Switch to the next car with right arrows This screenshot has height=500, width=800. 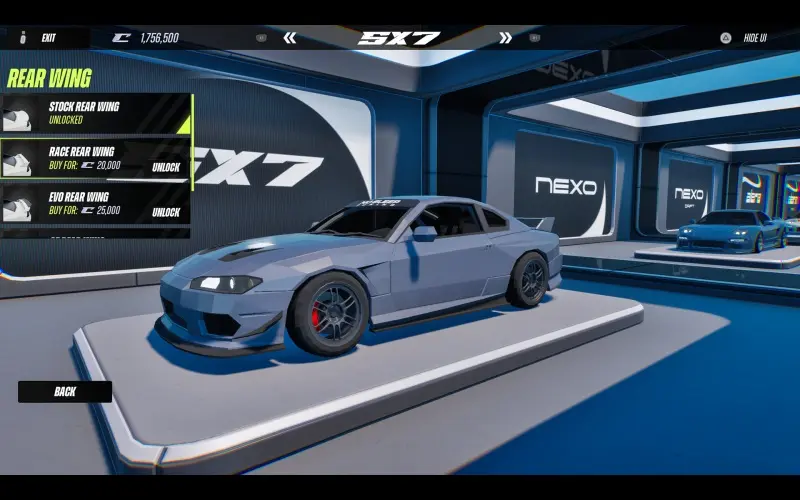[505, 38]
